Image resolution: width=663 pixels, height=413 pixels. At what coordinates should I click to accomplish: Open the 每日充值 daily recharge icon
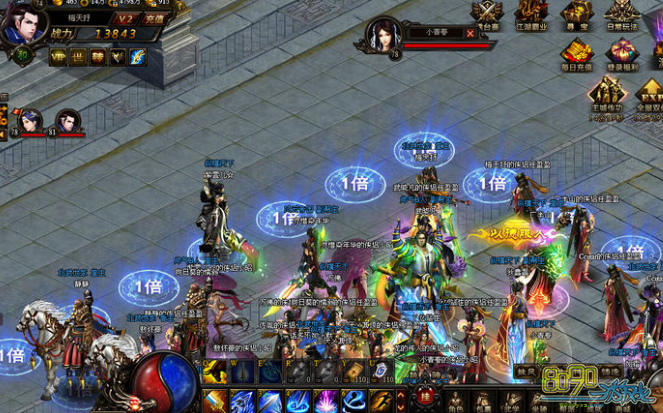click(576, 57)
